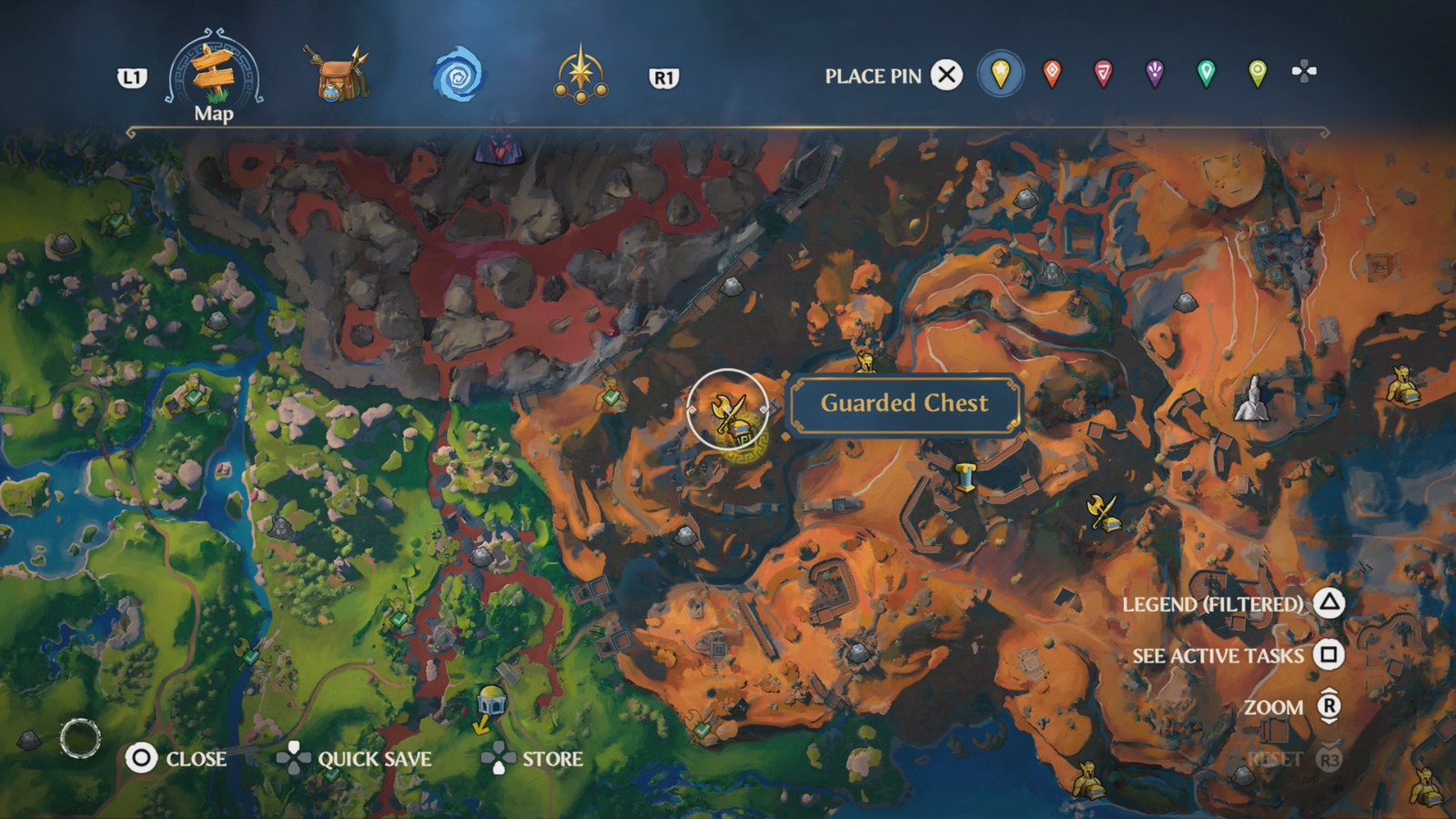Select the gazebo marker near Quick Save
Viewport: 1456px width, 819px height.
click(x=491, y=699)
